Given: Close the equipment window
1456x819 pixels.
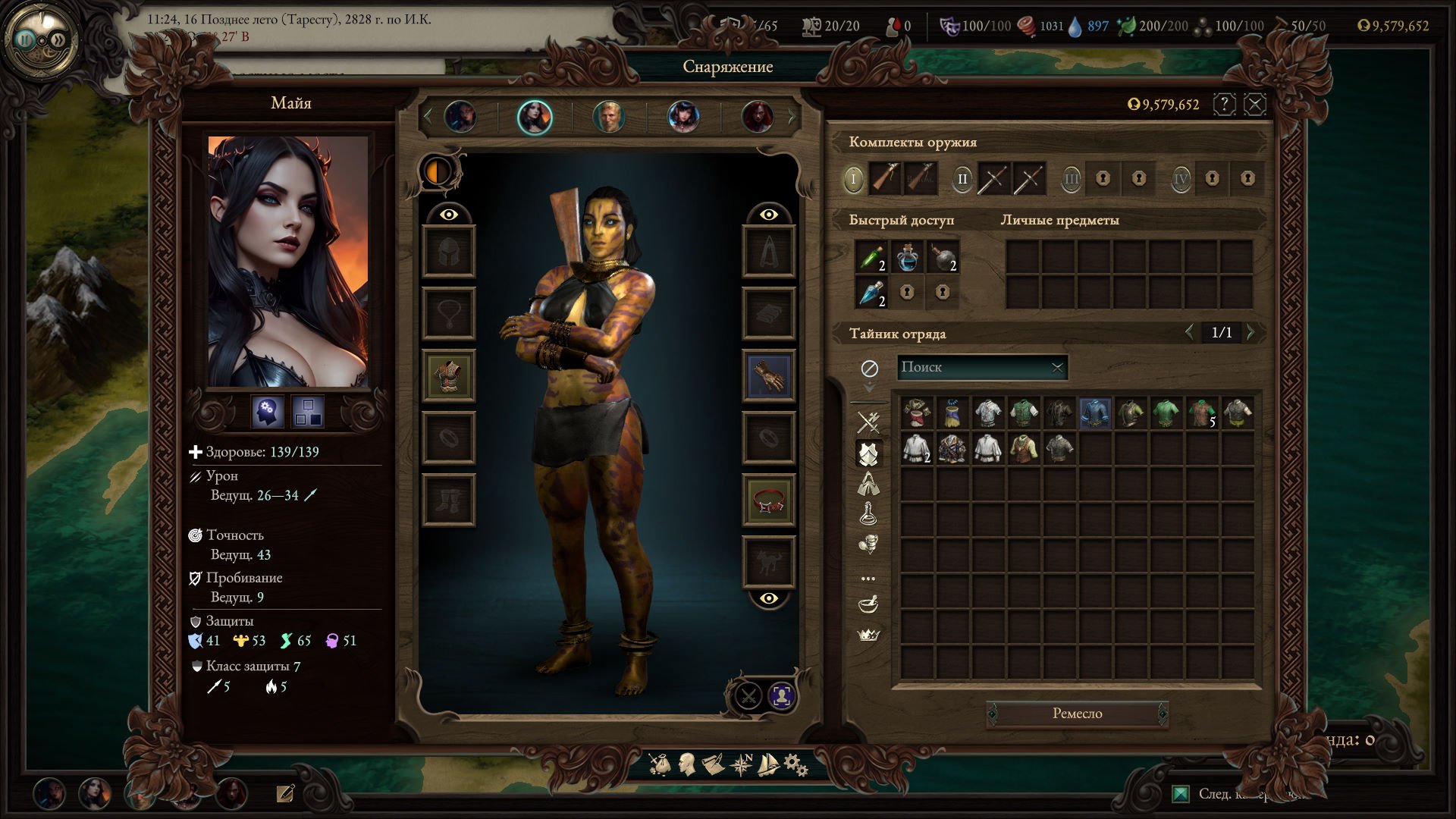Looking at the screenshot, I should [x=1255, y=104].
